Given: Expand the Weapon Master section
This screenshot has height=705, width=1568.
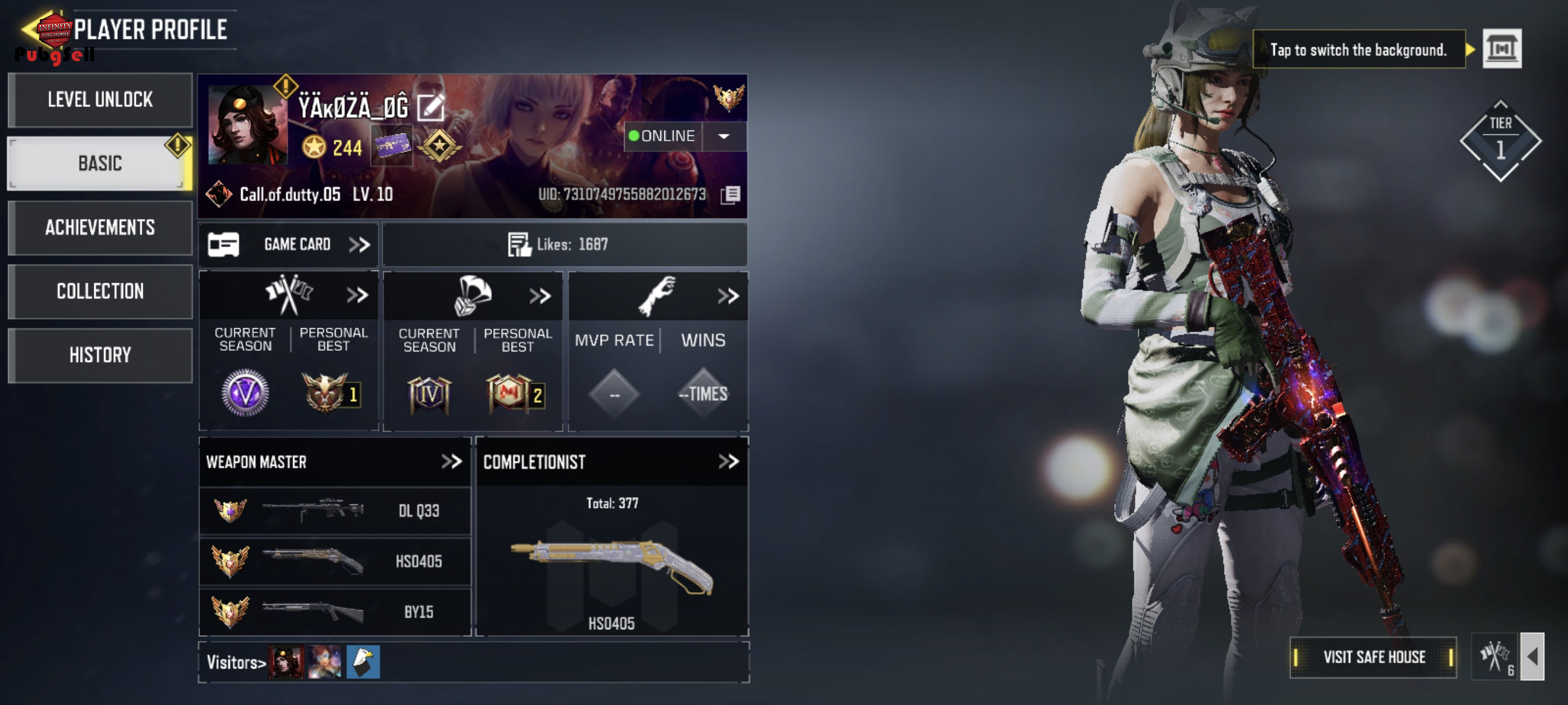Looking at the screenshot, I should click(x=452, y=462).
